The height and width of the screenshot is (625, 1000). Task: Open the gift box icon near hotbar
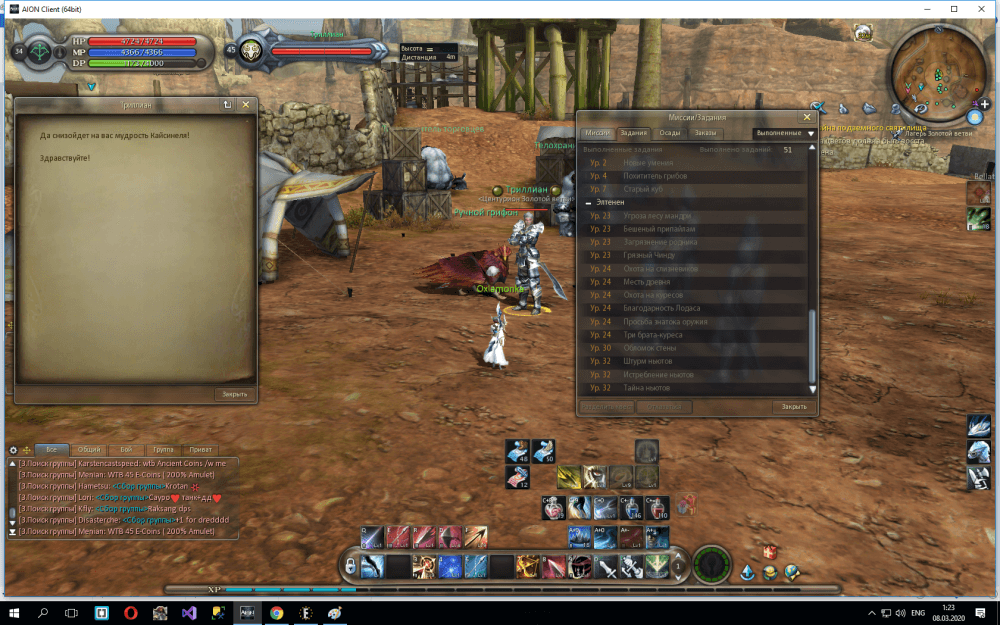point(770,552)
